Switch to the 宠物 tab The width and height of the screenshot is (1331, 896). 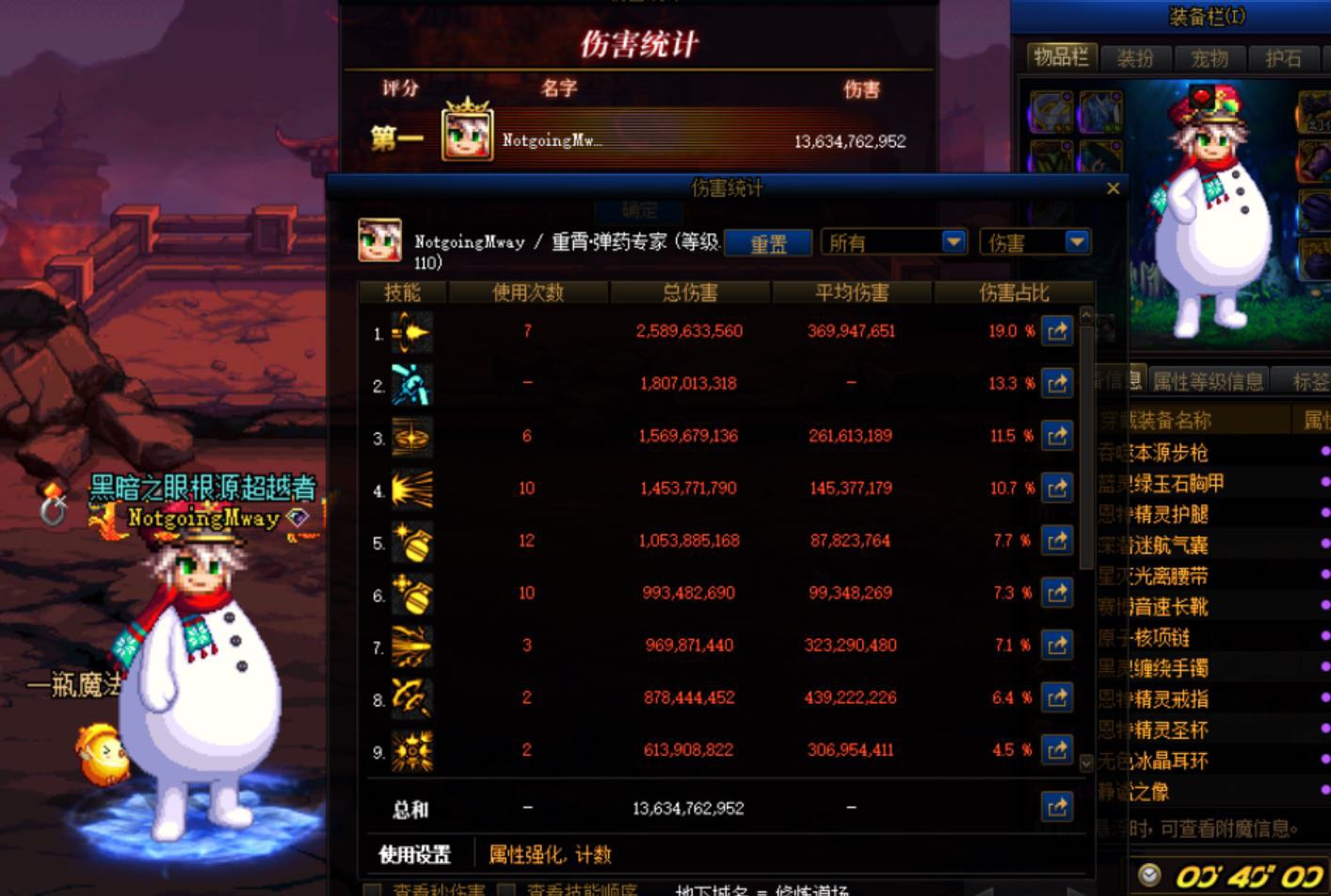pos(1211,58)
